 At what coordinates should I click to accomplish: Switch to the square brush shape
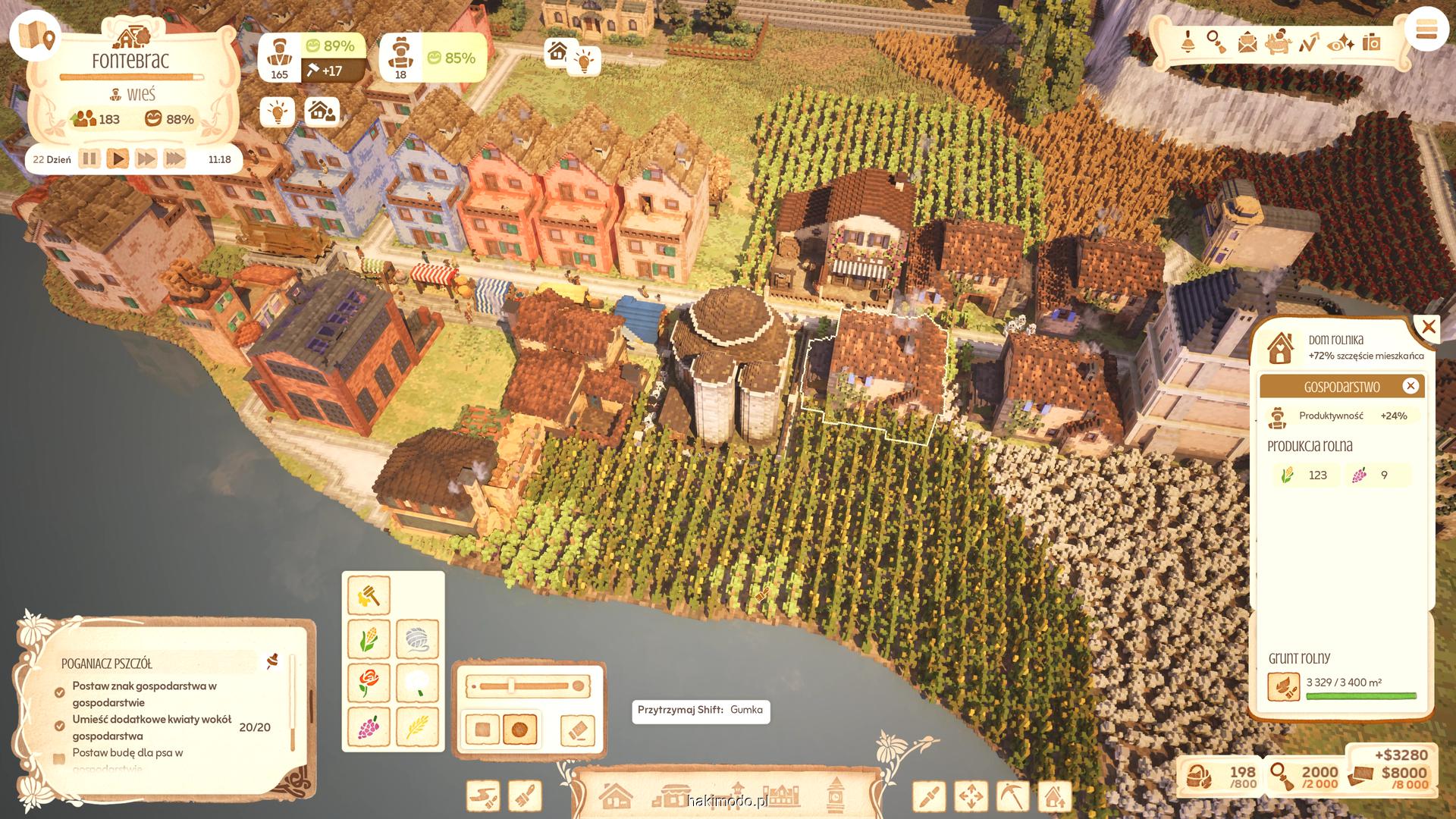[482, 730]
